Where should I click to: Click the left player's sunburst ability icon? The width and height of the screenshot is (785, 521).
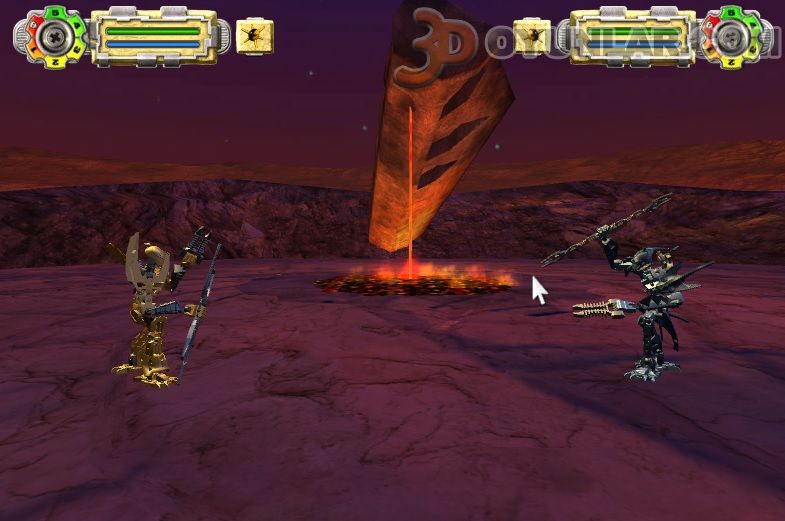coord(255,37)
